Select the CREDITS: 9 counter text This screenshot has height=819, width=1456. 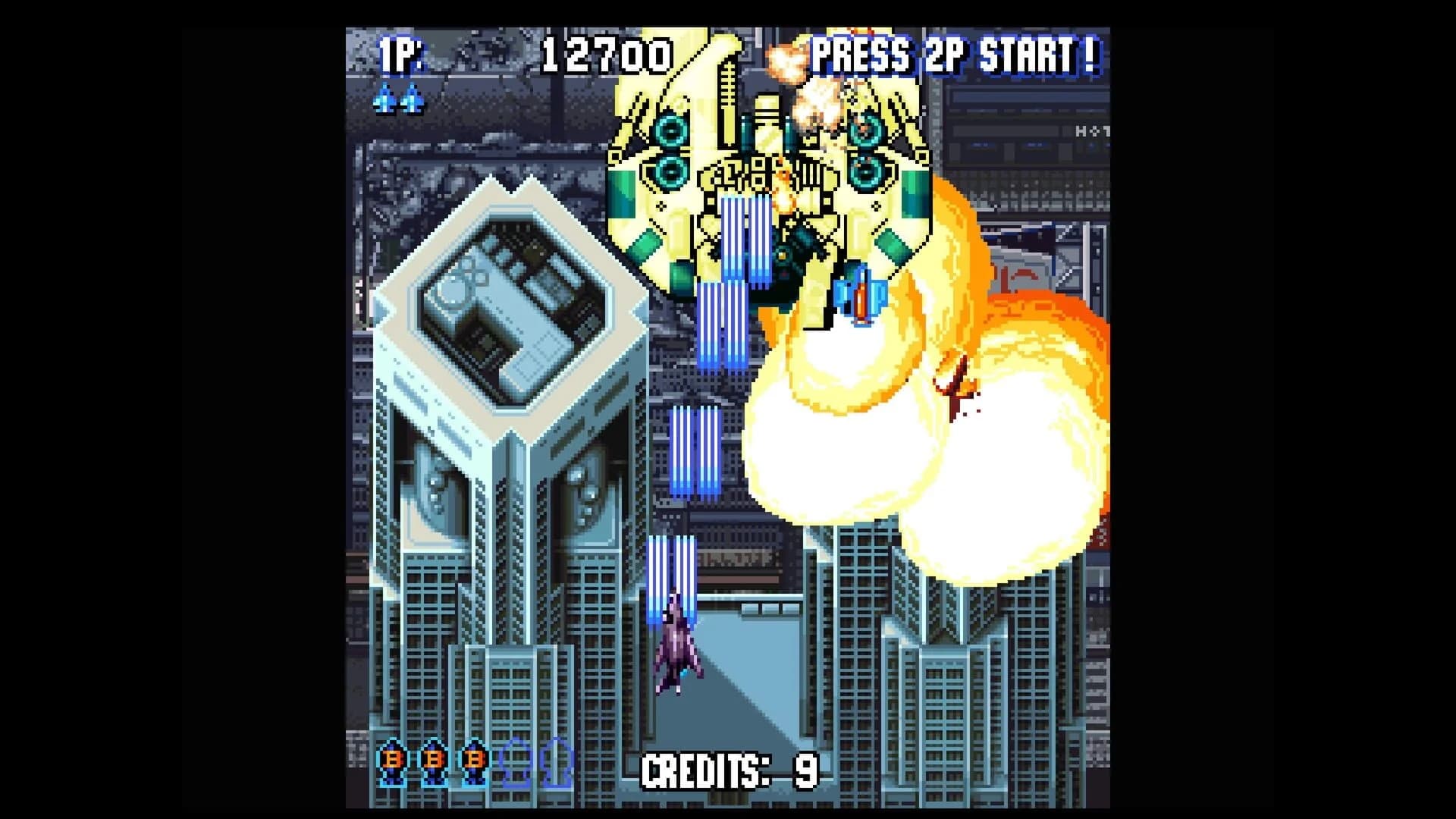coord(732,769)
